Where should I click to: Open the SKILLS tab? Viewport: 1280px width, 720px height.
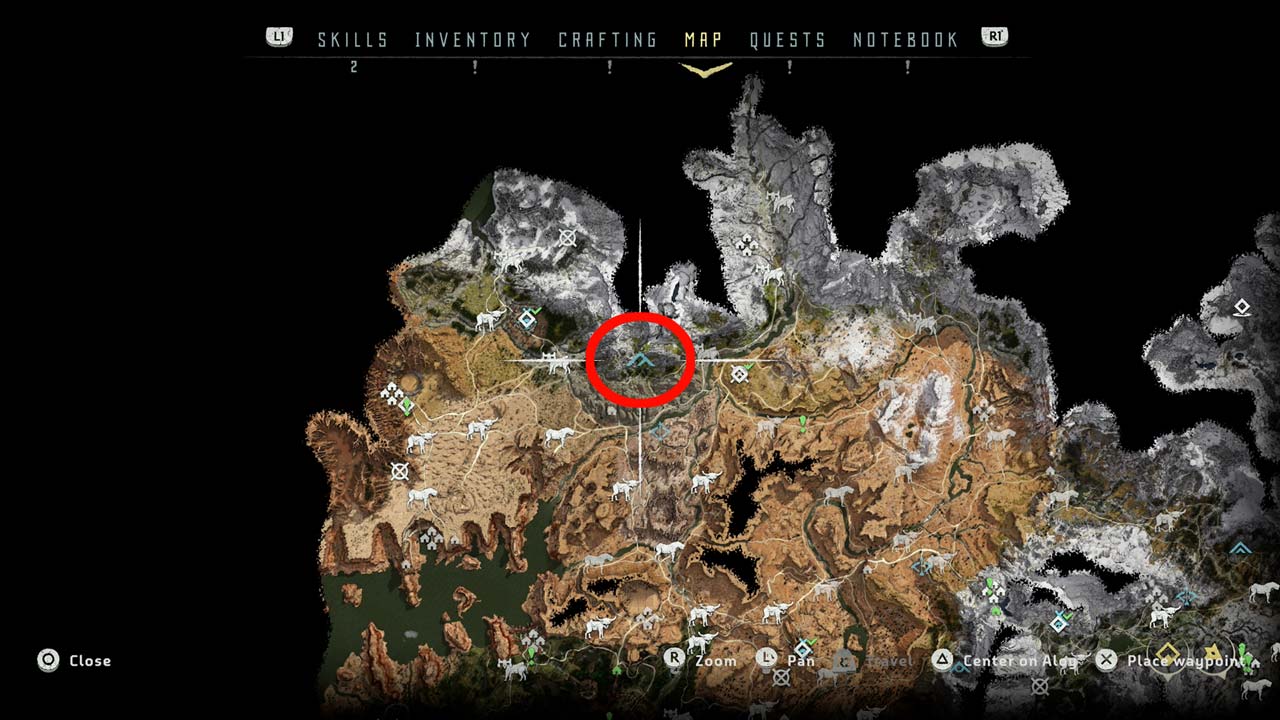tap(352, 40)
